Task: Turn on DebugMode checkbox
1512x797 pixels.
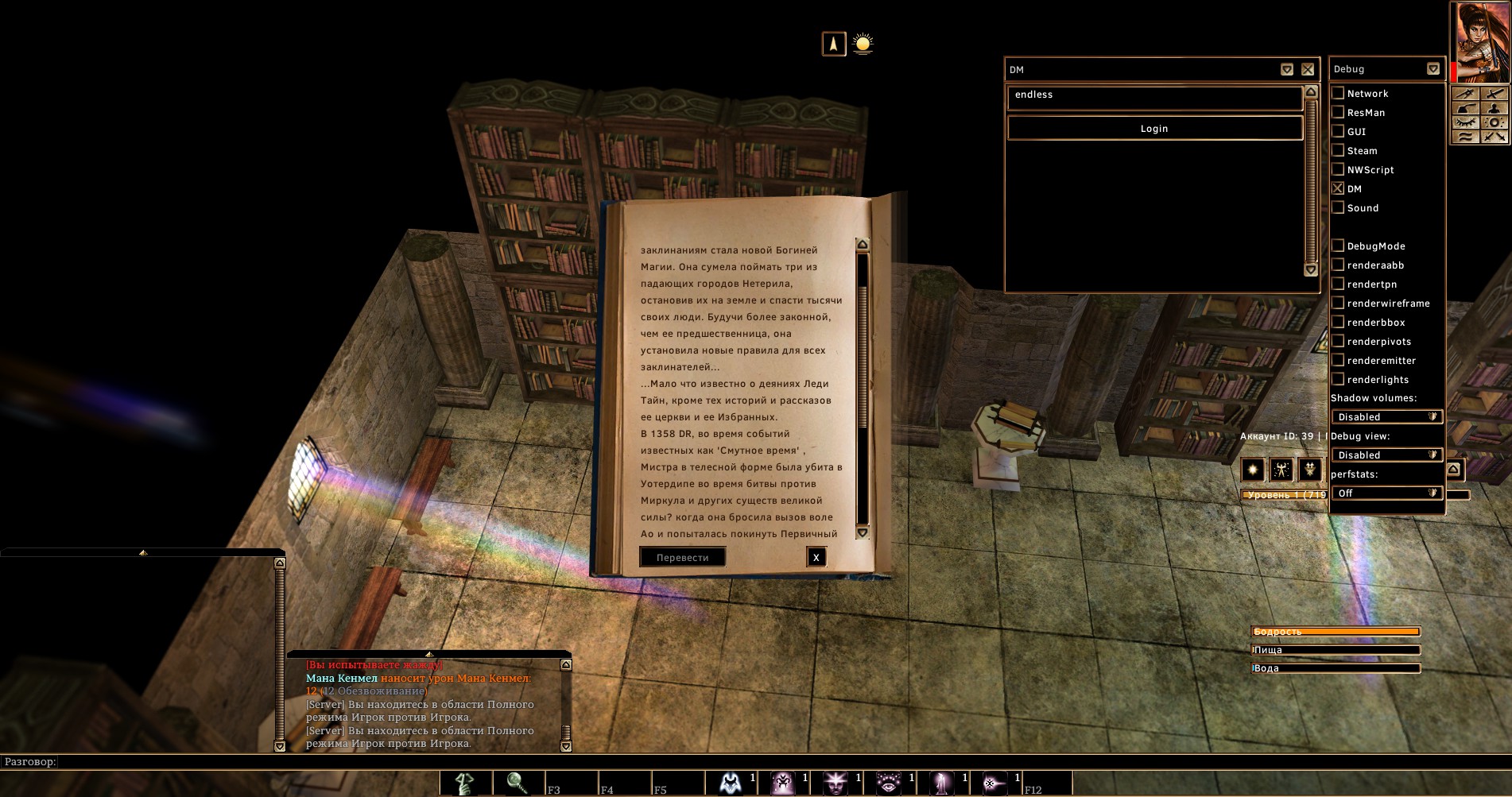Action: pyautogui.click(x=1338, y=246)
